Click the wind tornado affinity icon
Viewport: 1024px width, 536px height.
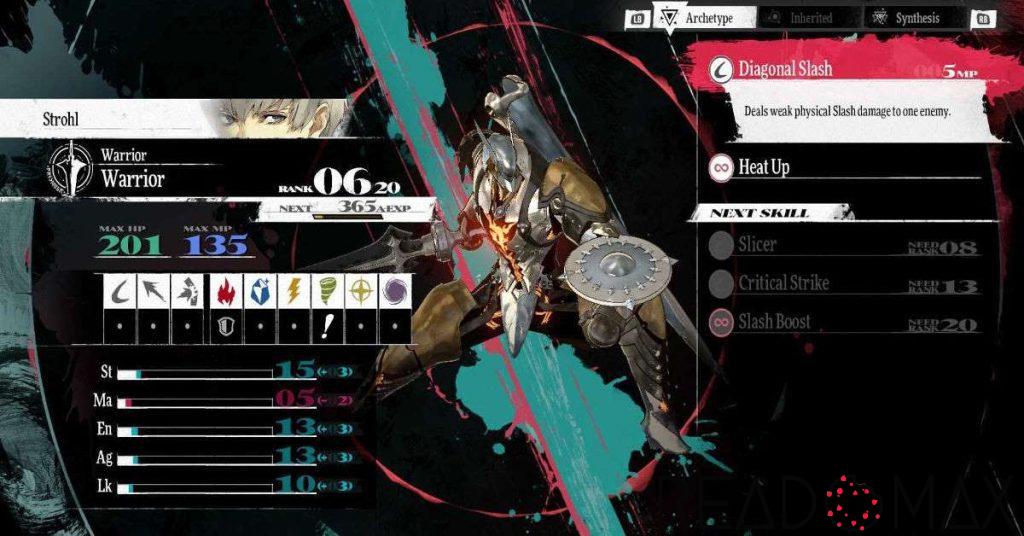pos(328,290)
